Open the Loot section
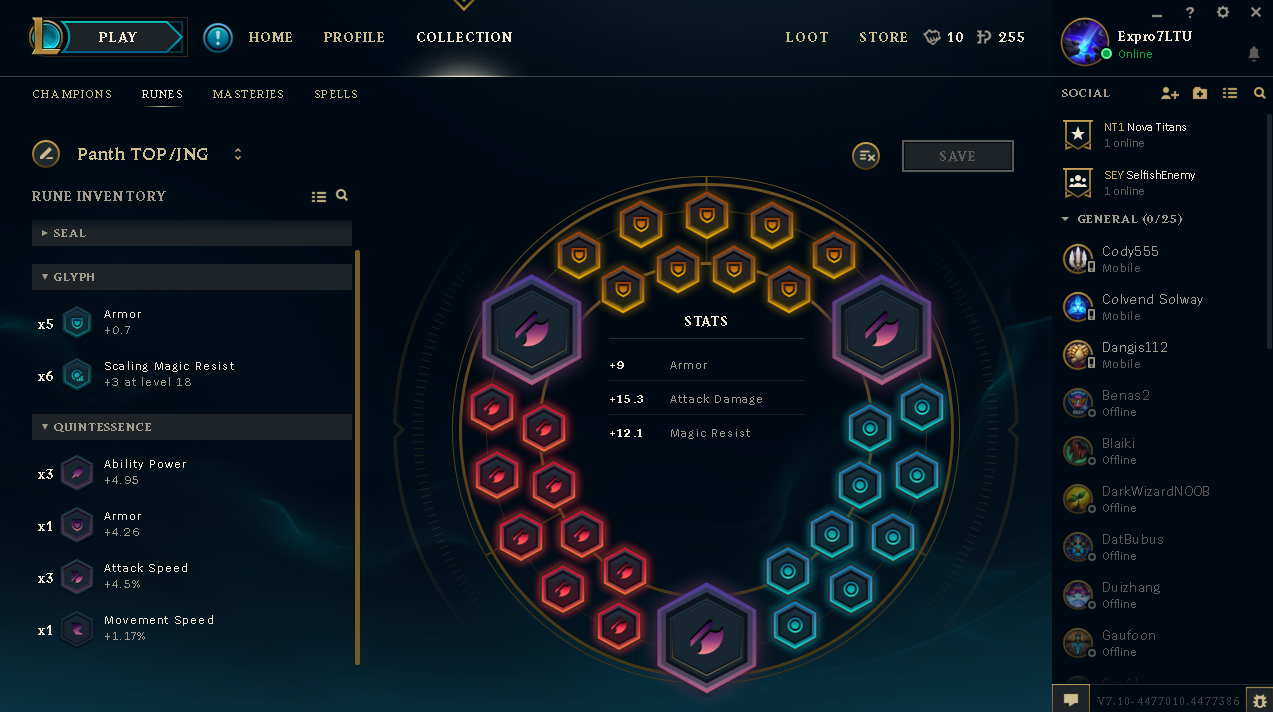The image size is (1273, 712). (807, 37)
